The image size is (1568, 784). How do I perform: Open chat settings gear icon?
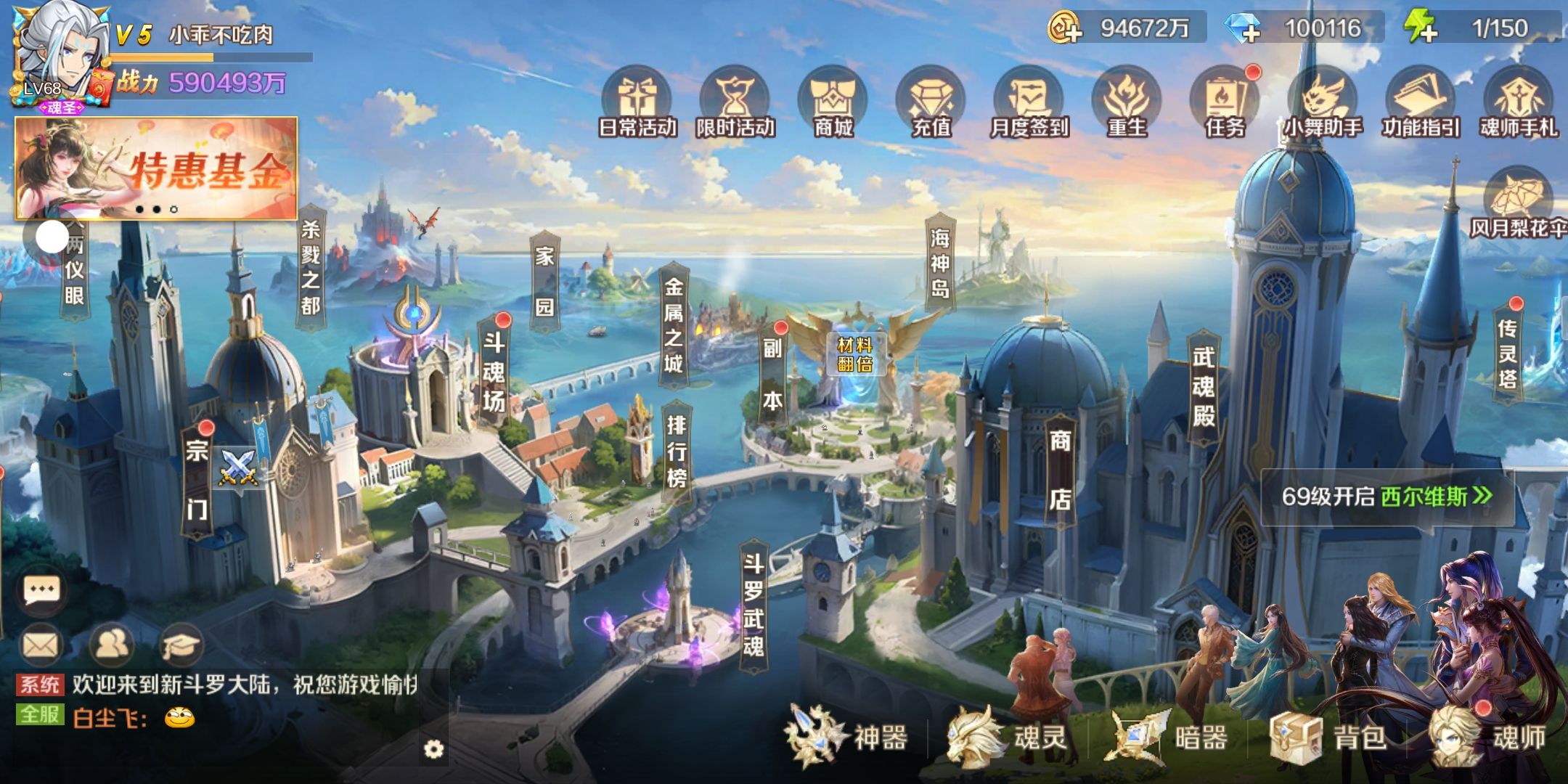(433, 749)
